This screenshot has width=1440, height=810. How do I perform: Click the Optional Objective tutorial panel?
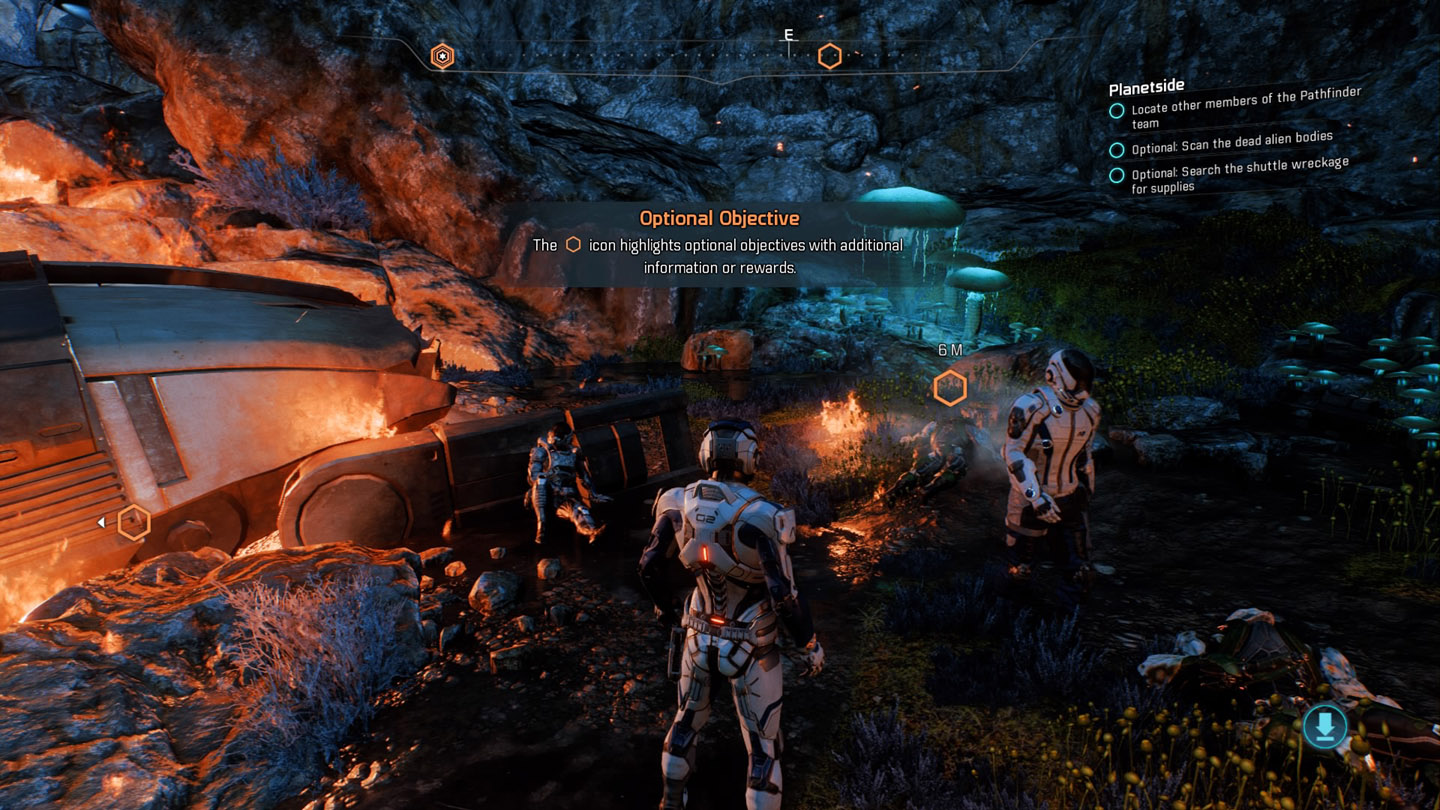719,244
